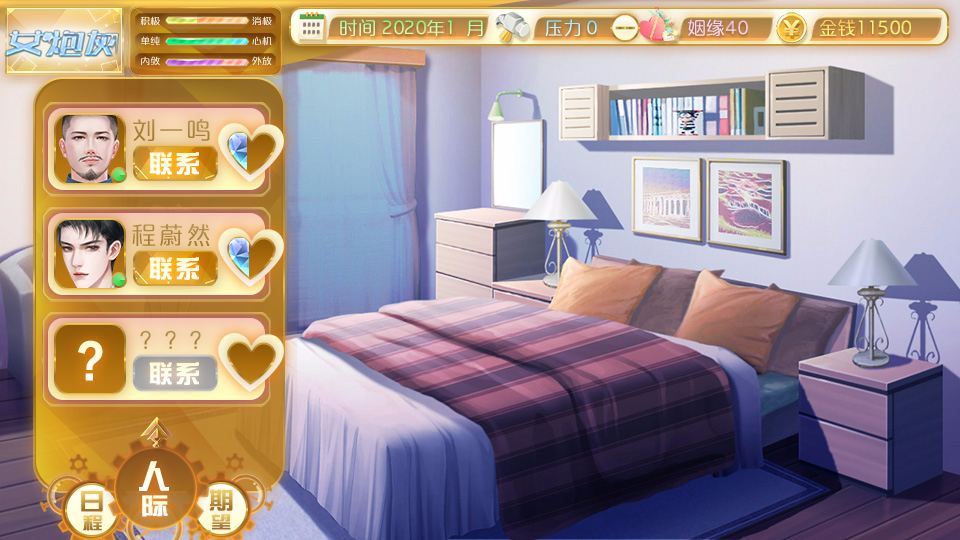960x540 pixels.
Task: Open the 日程 schedule tab
Action: 90,507
